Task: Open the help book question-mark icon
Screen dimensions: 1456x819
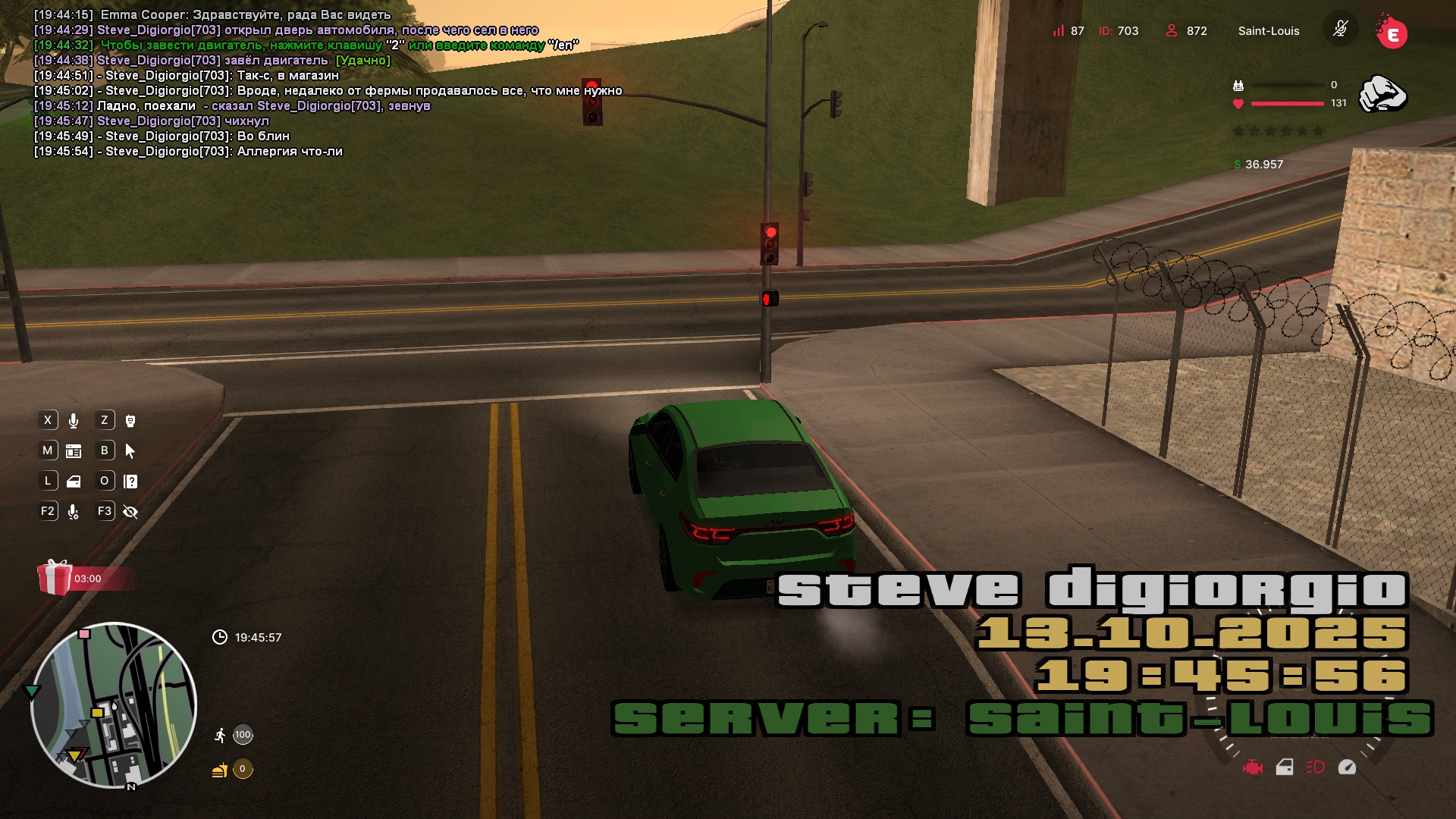Action: [130, 482]
